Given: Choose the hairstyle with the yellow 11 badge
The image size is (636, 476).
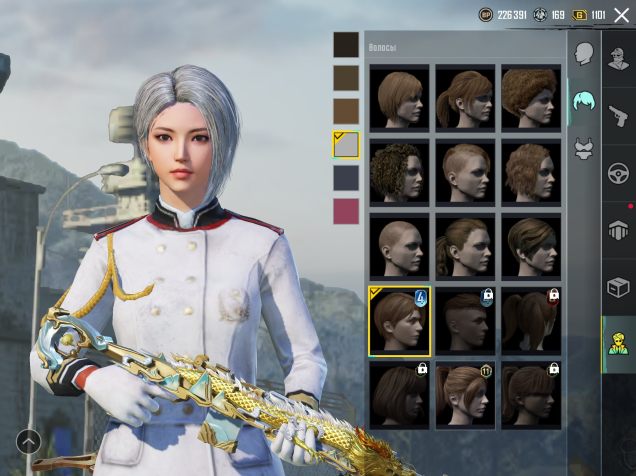Looking at the screenshot, I should (465, 394).
